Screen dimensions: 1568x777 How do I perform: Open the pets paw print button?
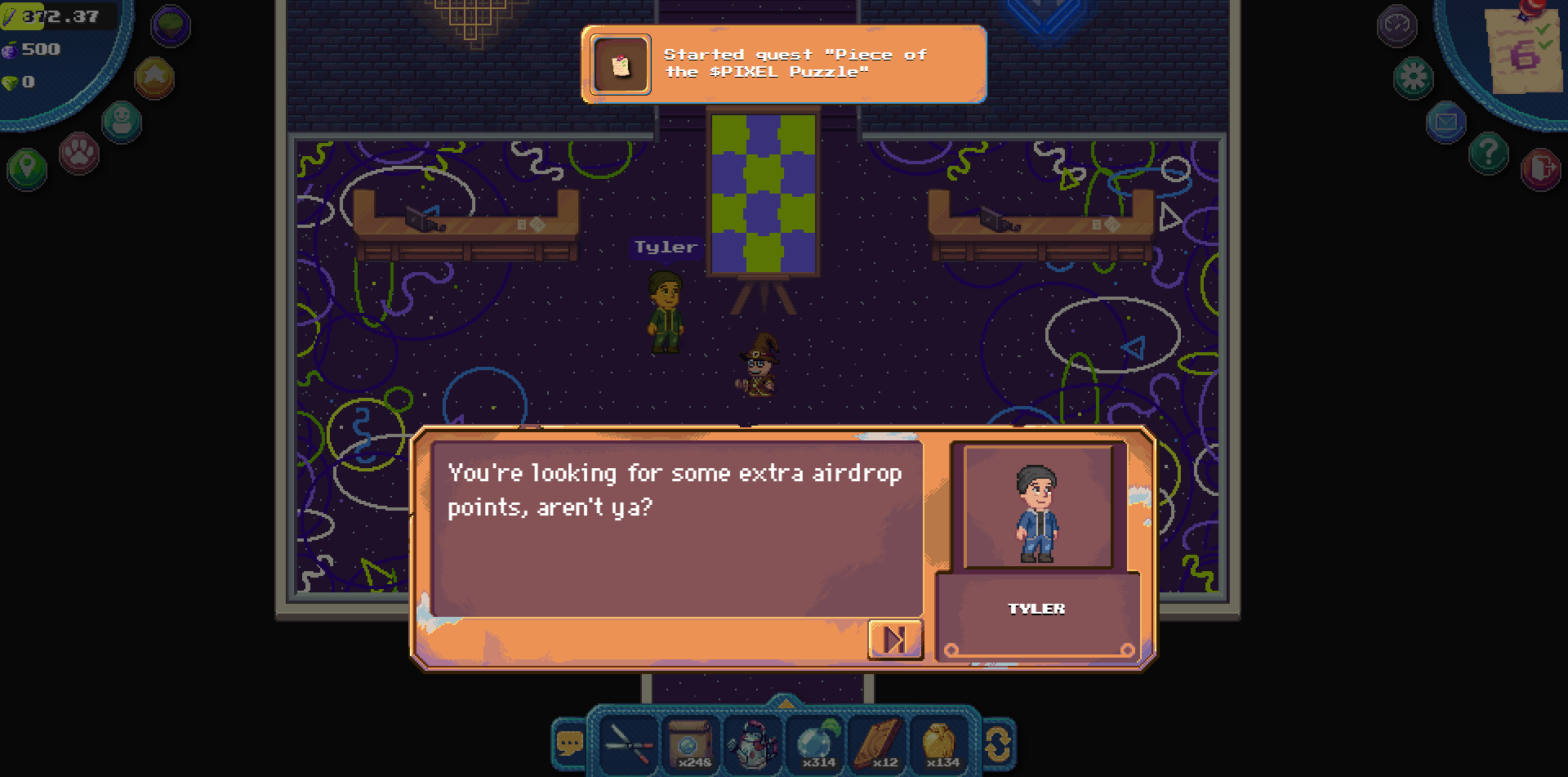(79, 153)
